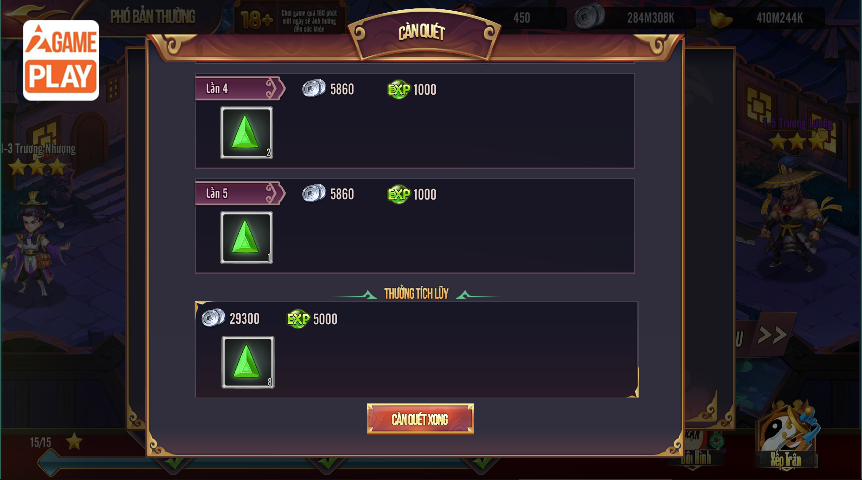This screenshot has height=480, width=862.
Task: View the green gem in Thưởng Tích Lũy
Action: 247,362
